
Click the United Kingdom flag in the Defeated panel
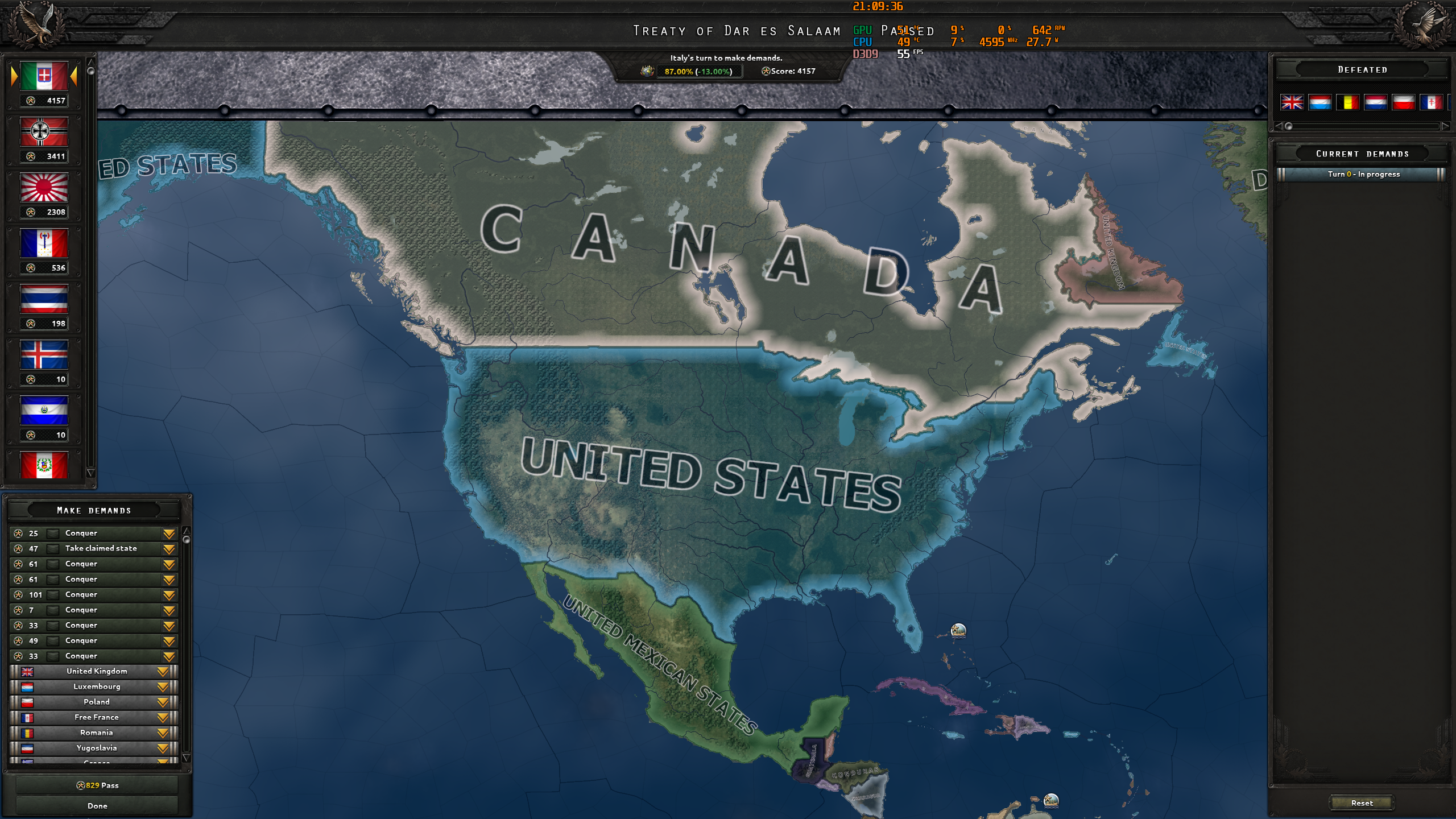(x=1293, y=103)
